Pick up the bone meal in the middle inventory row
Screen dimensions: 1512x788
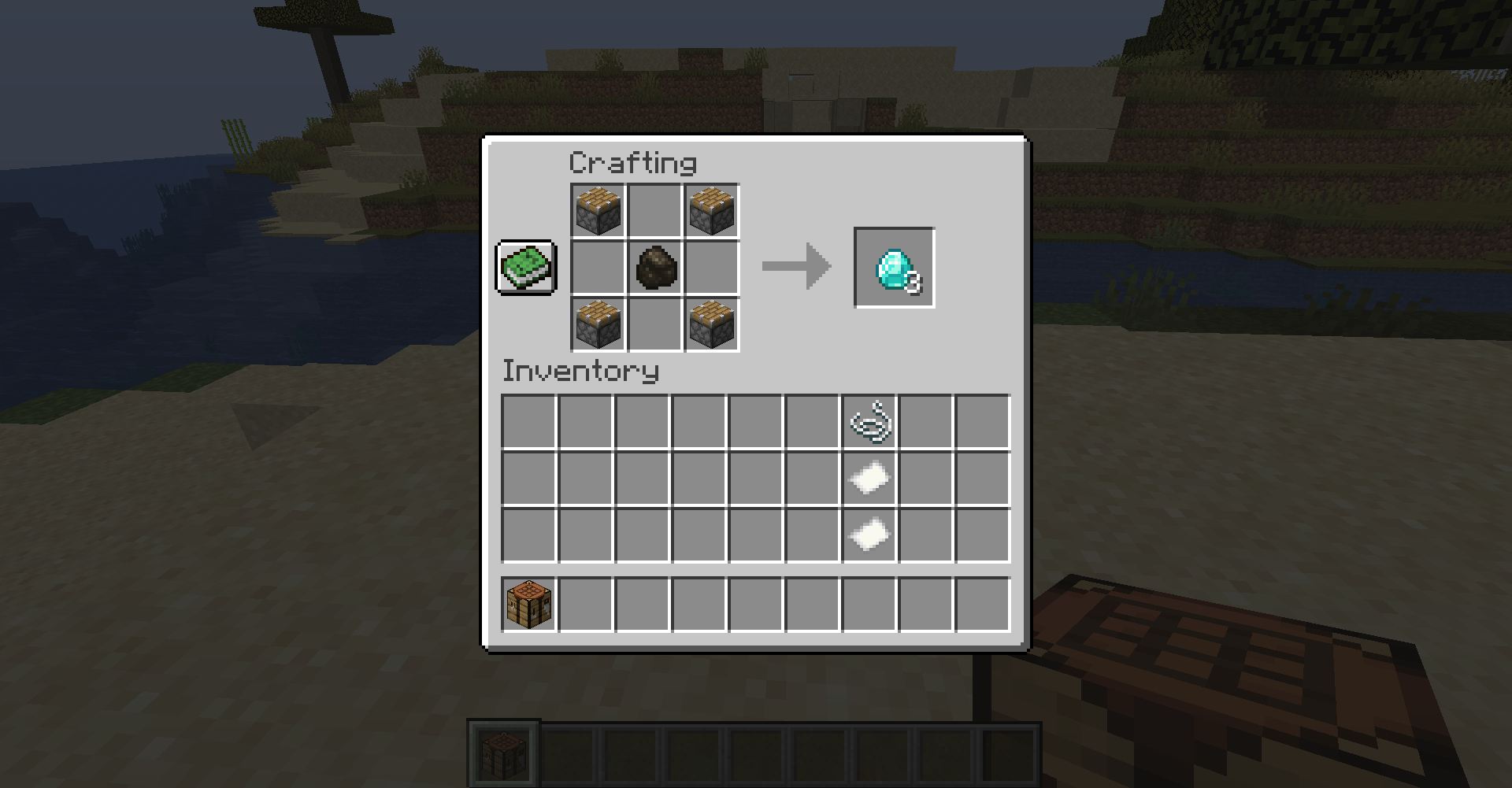pos(869,476)
